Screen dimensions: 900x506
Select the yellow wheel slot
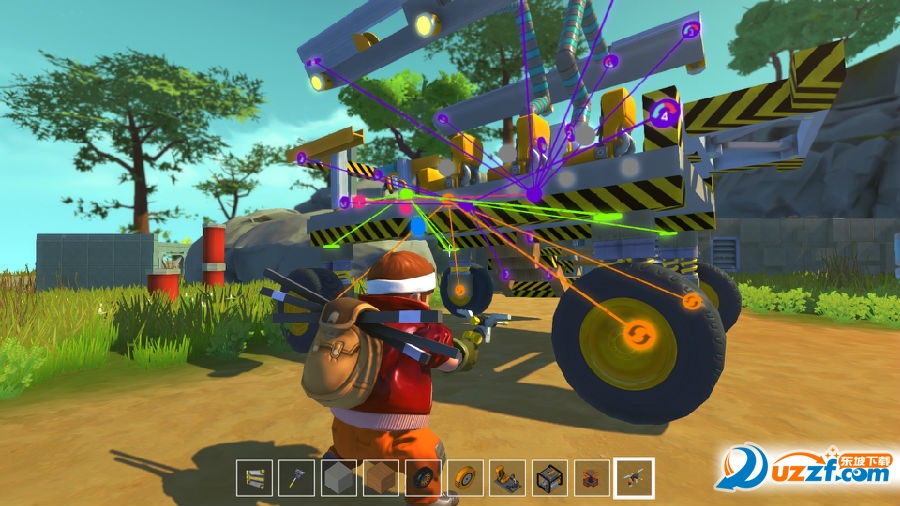(x=465, y=478)
